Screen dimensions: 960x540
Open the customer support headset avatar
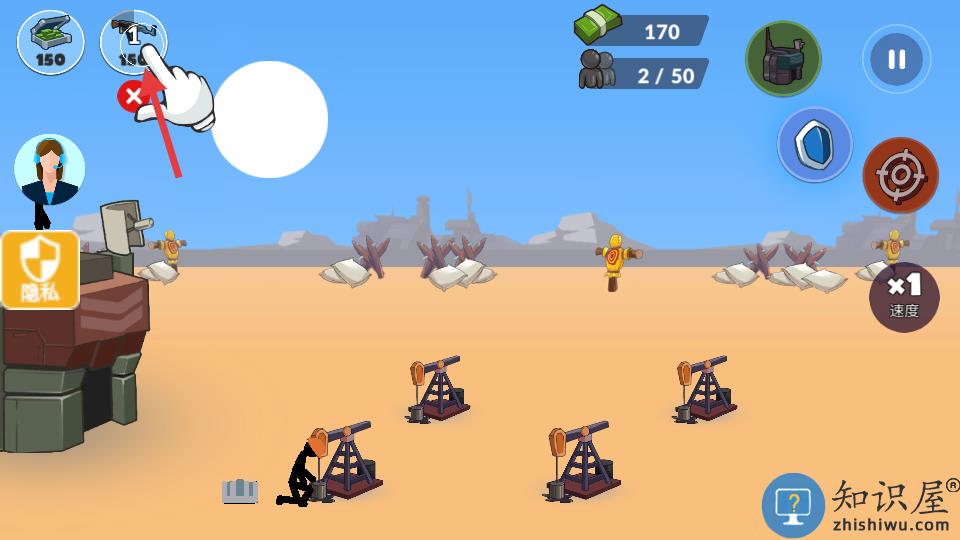[x=49, y=169]
